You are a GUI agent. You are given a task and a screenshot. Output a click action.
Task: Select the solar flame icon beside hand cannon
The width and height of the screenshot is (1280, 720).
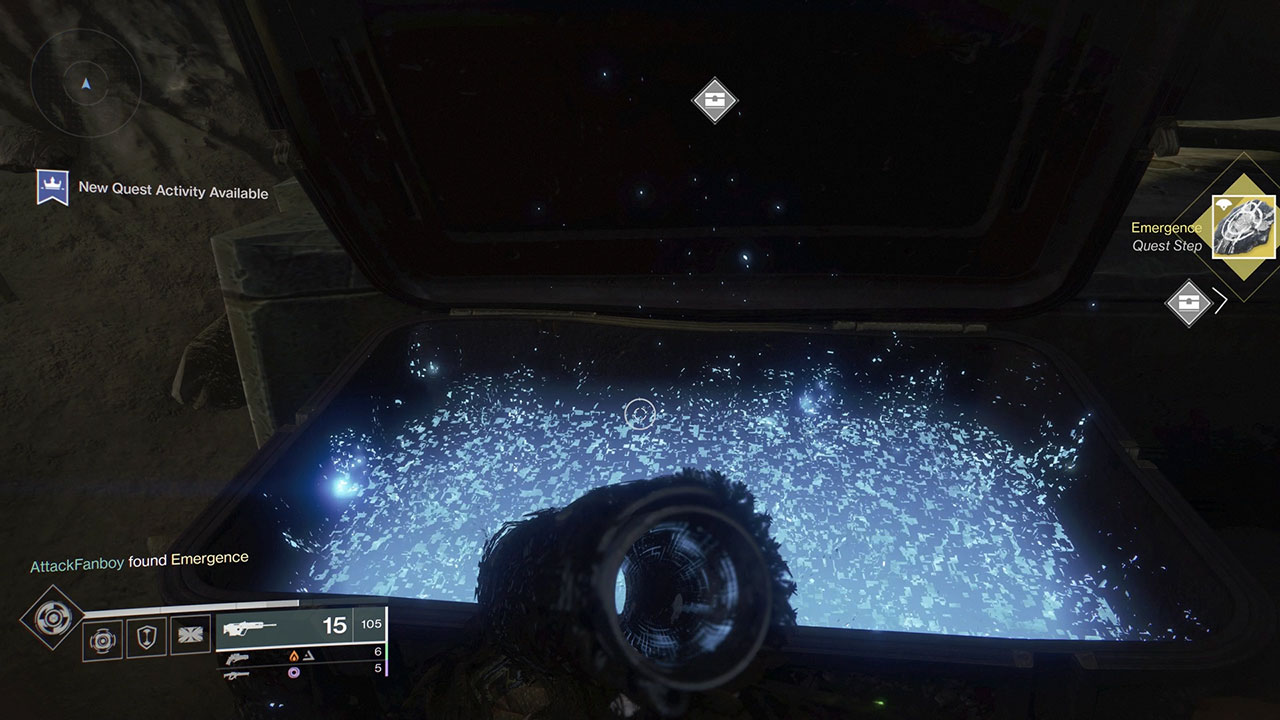tap(293, 655)
